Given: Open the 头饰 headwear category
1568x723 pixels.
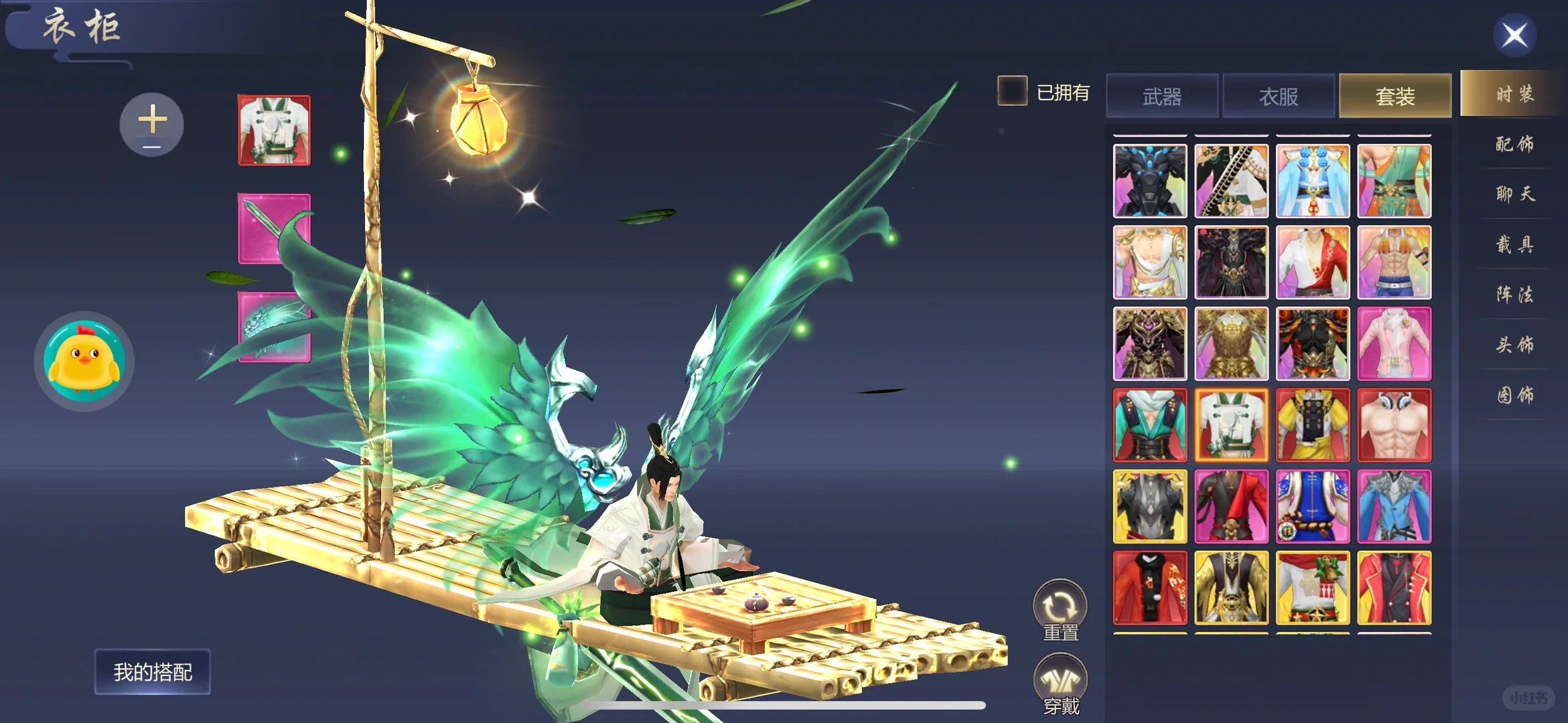Looking at the screenshot, I should (x=1514, y=345).
